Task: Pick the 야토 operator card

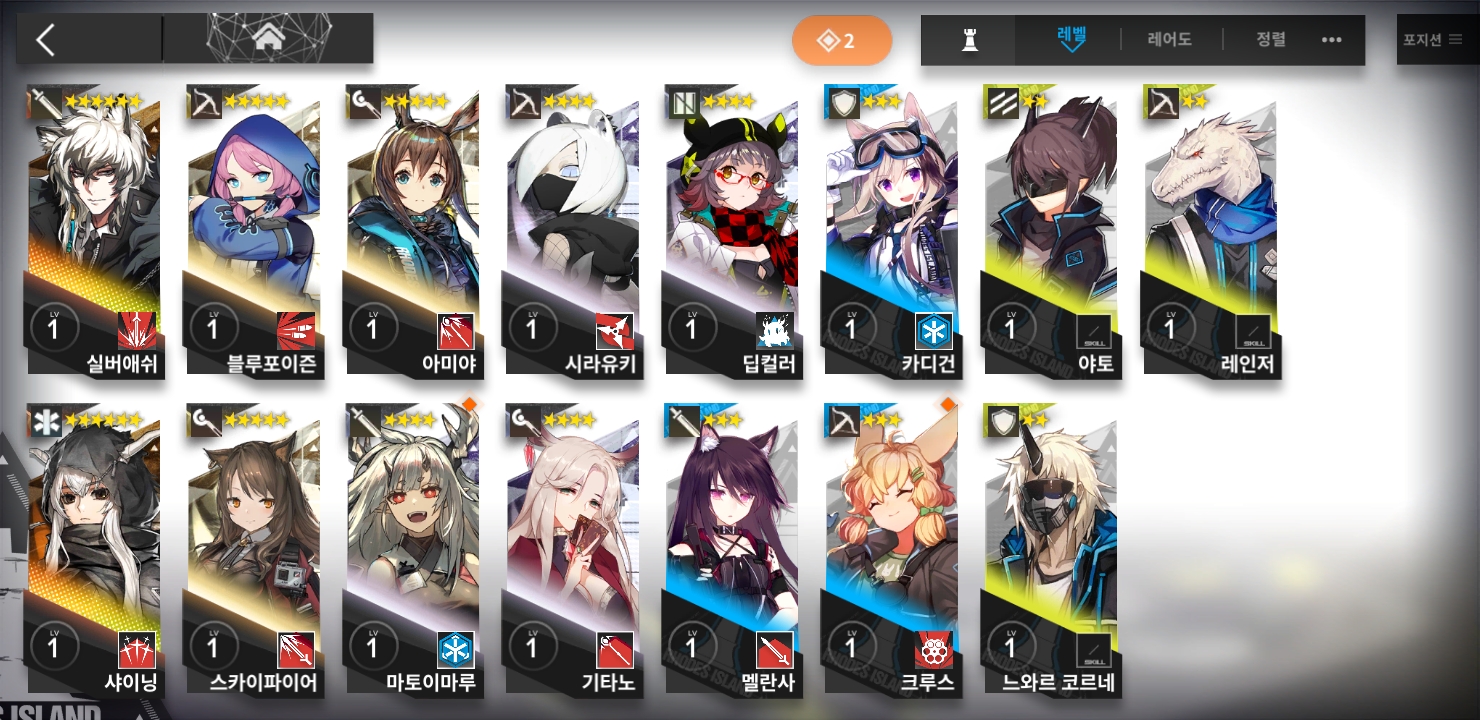Action: (1050, 230)
